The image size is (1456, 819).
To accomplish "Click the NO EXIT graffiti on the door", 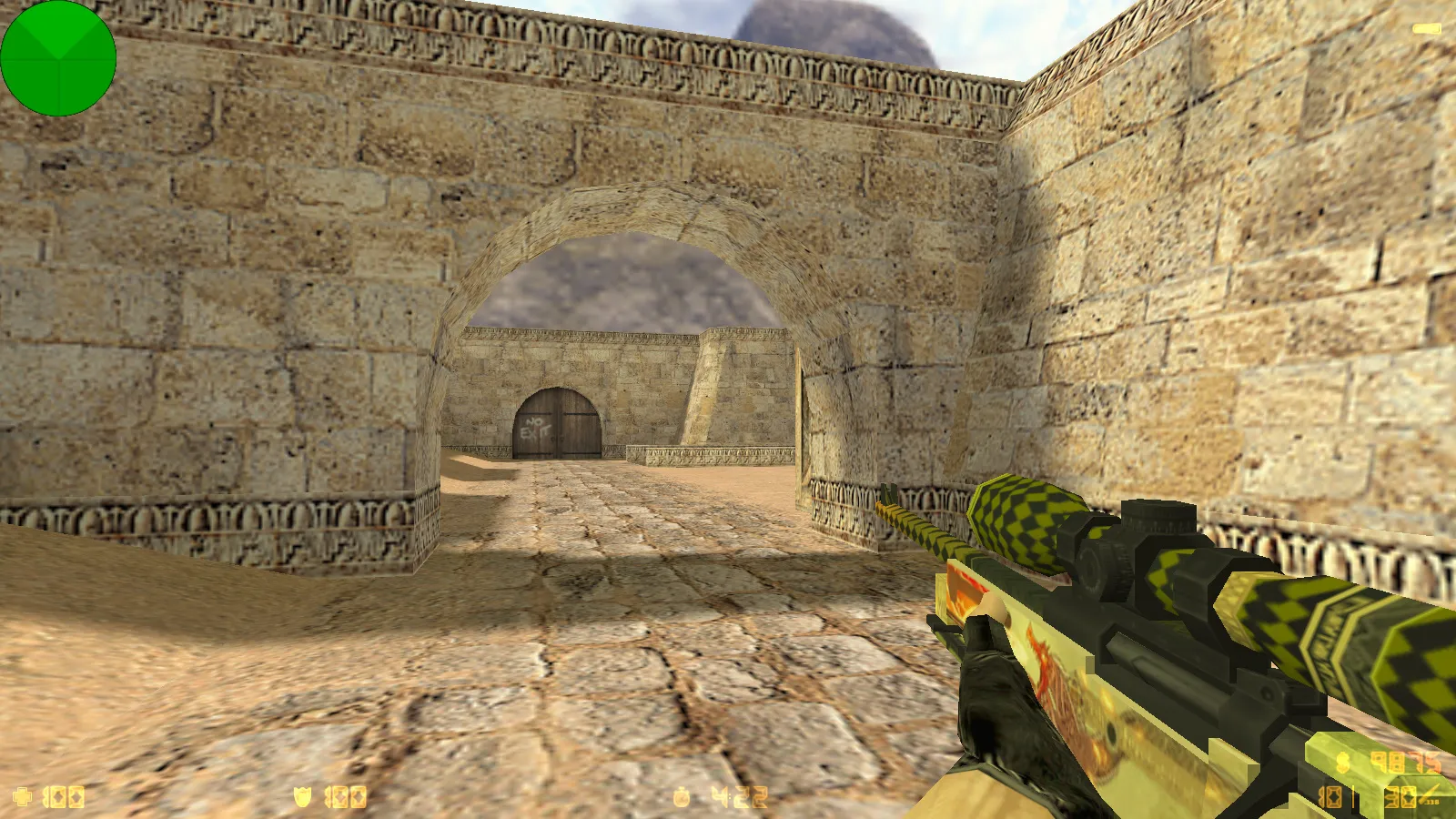I will (x=535, y=428).
